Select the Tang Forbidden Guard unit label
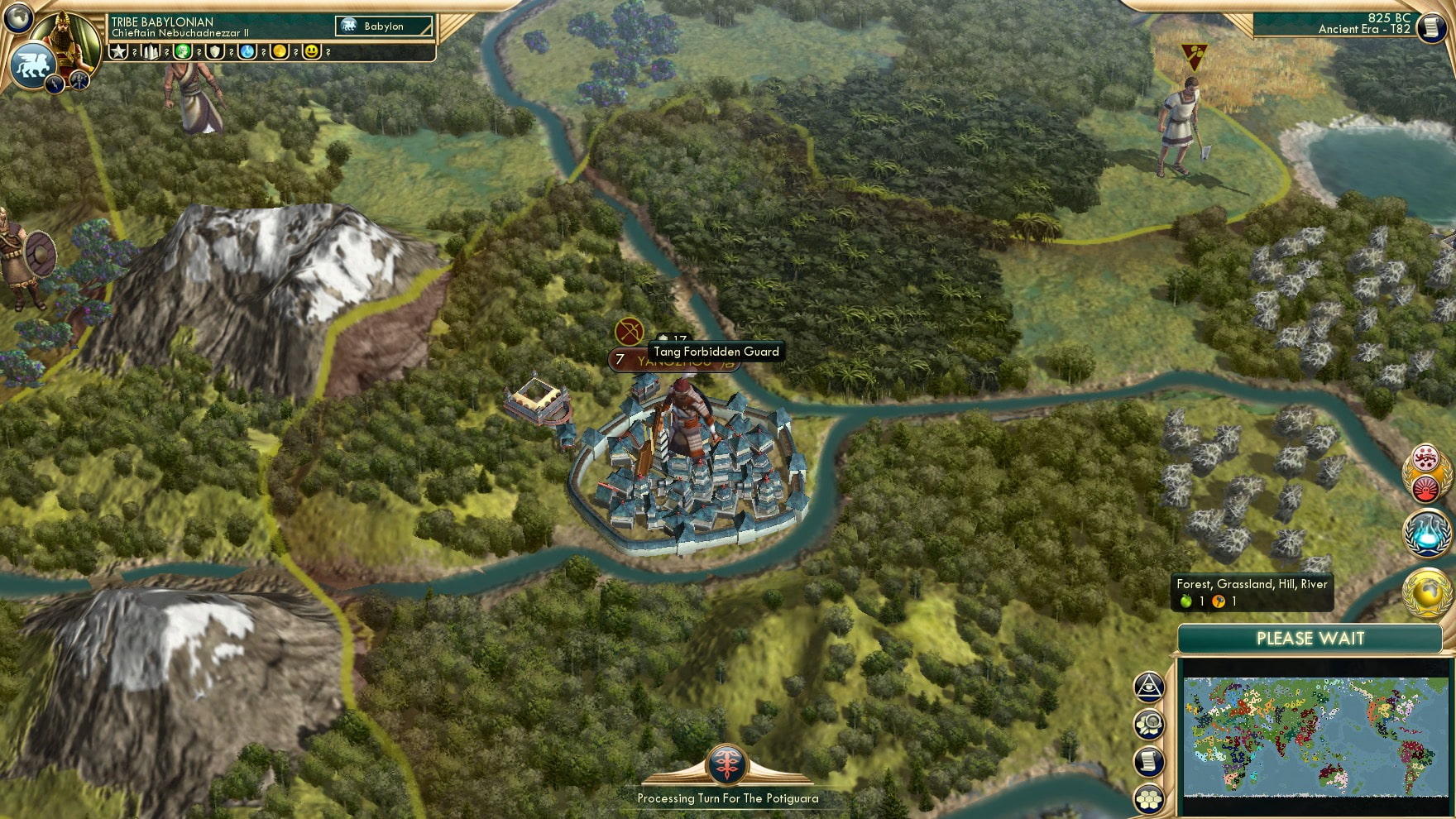 (x=715, y=351)
